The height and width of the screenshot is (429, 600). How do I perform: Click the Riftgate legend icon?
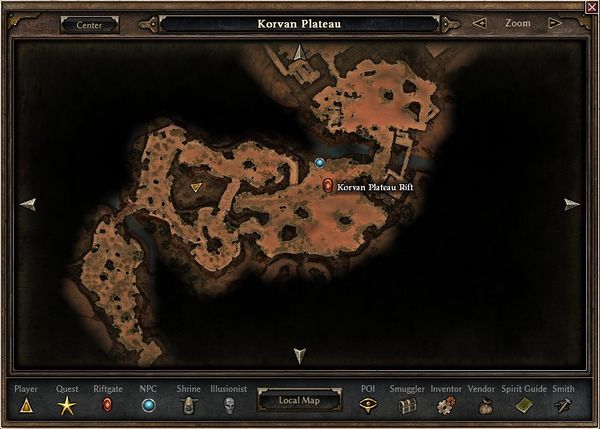click(x=108, y=405)
